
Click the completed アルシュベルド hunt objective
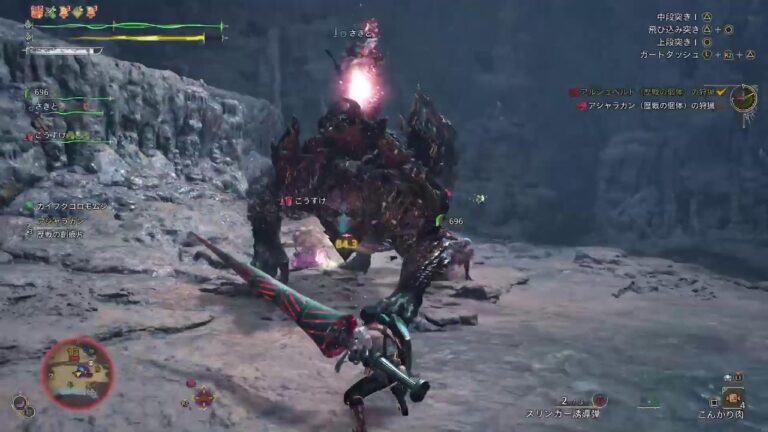click(x=648, y=92)
